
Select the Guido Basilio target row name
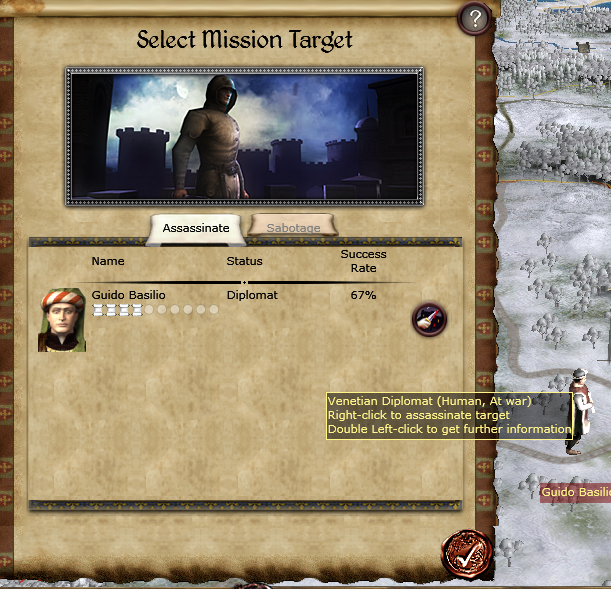point(128,295)
